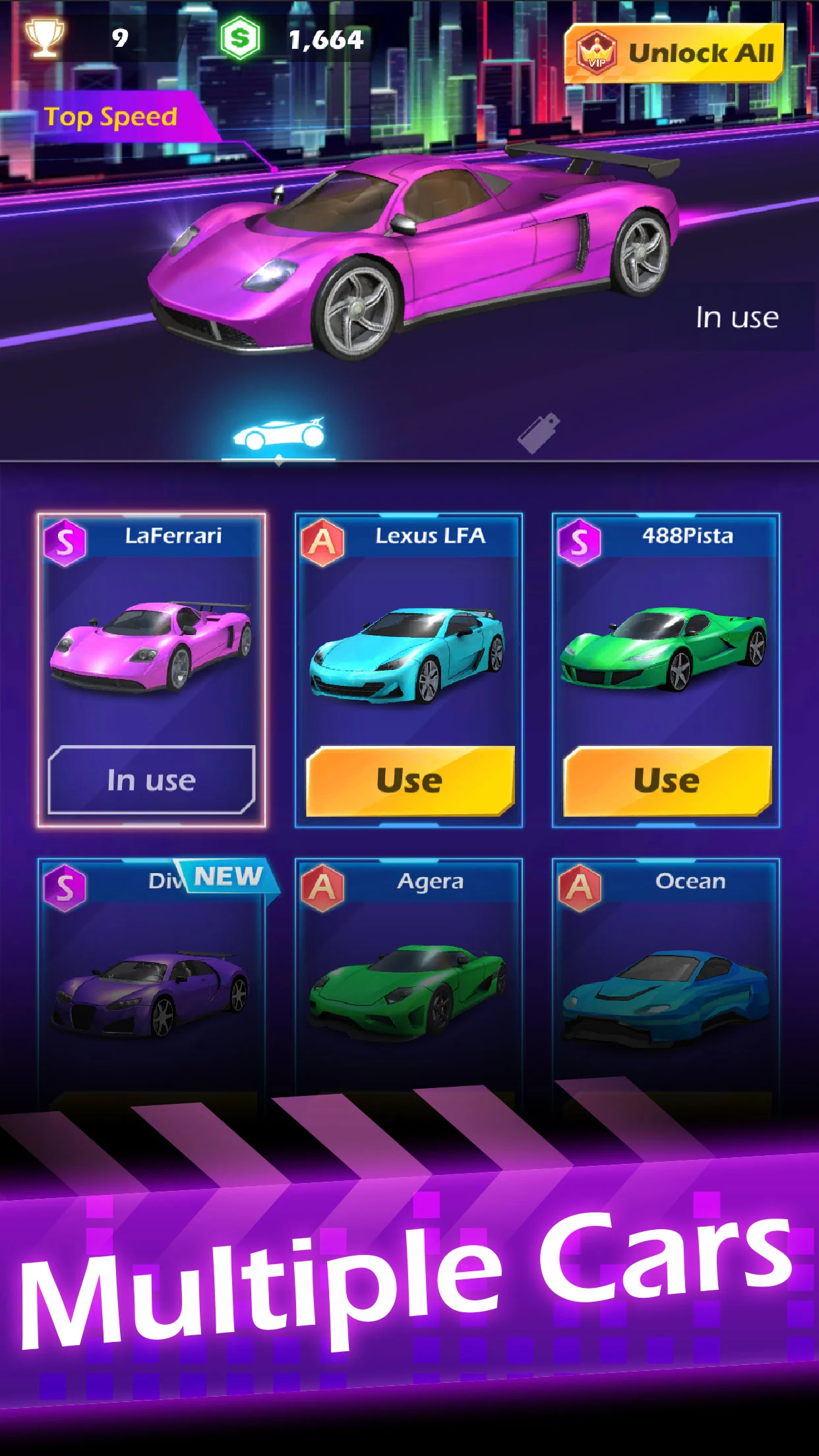Tap the trophy icon
Viewport: 819px width, 1456px height.
click(44, 38)
